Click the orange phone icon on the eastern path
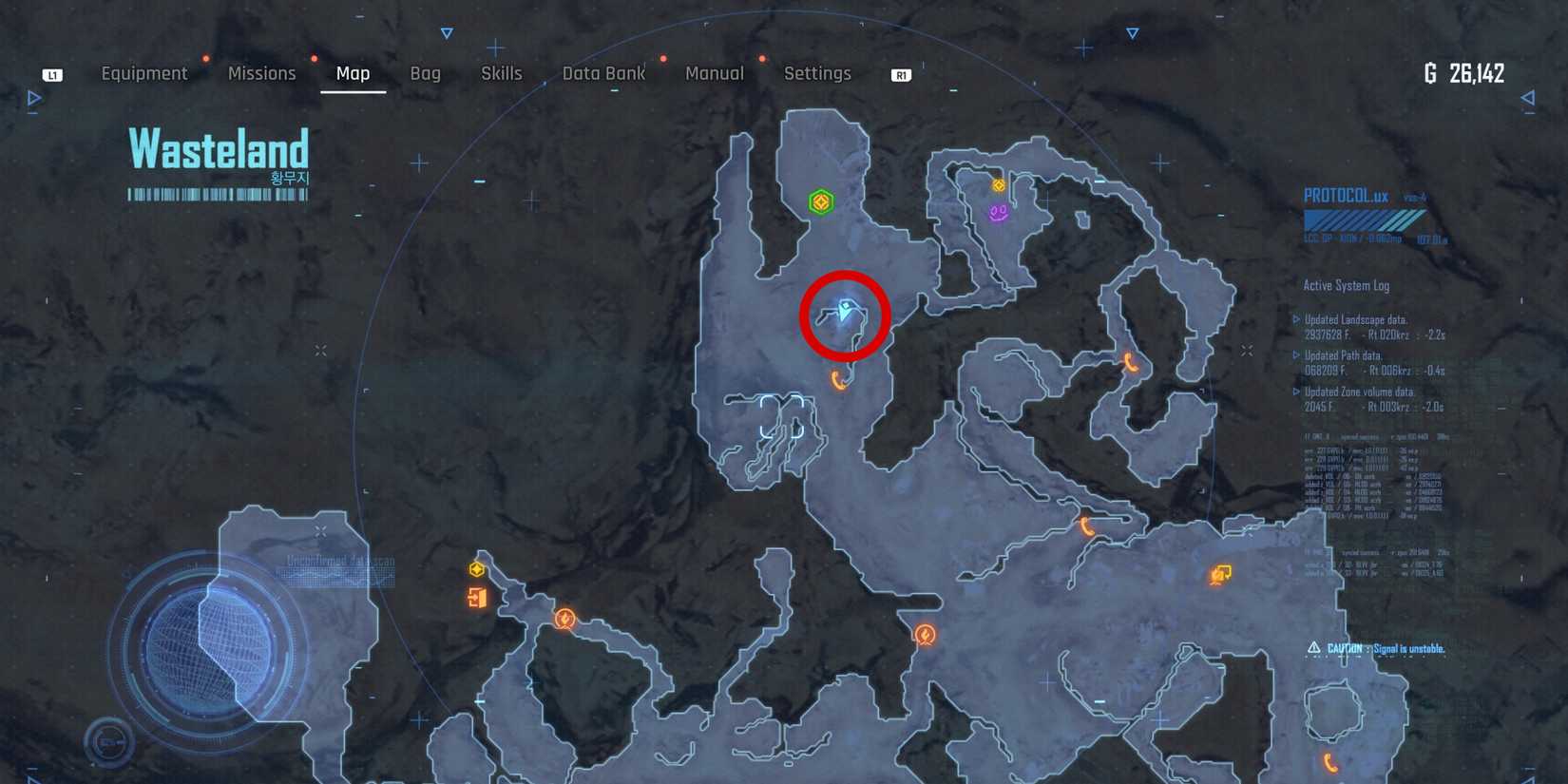Screen dimensions: 1568x784 [1130, 364]
